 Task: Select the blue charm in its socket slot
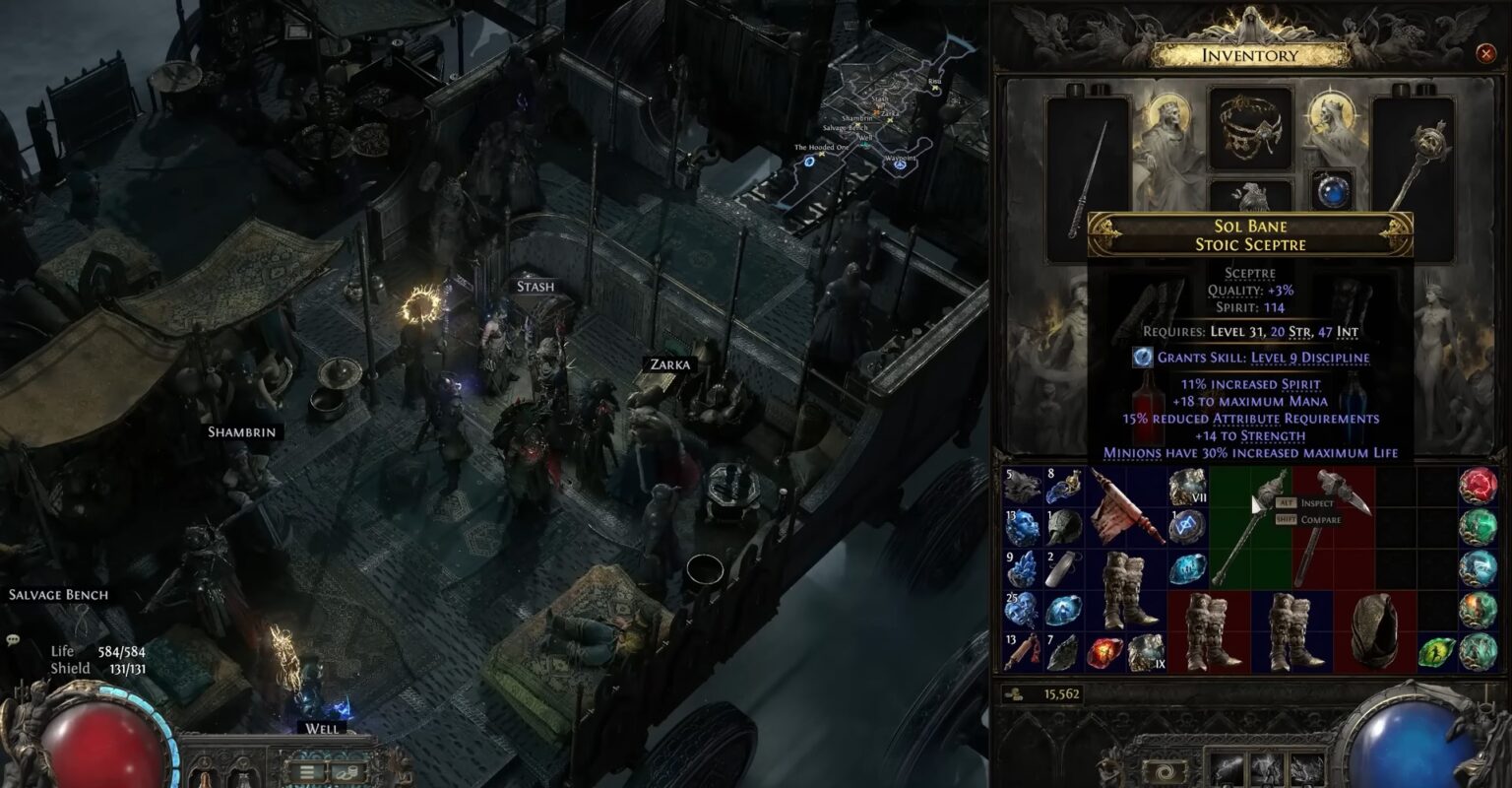click(1334, 189)
